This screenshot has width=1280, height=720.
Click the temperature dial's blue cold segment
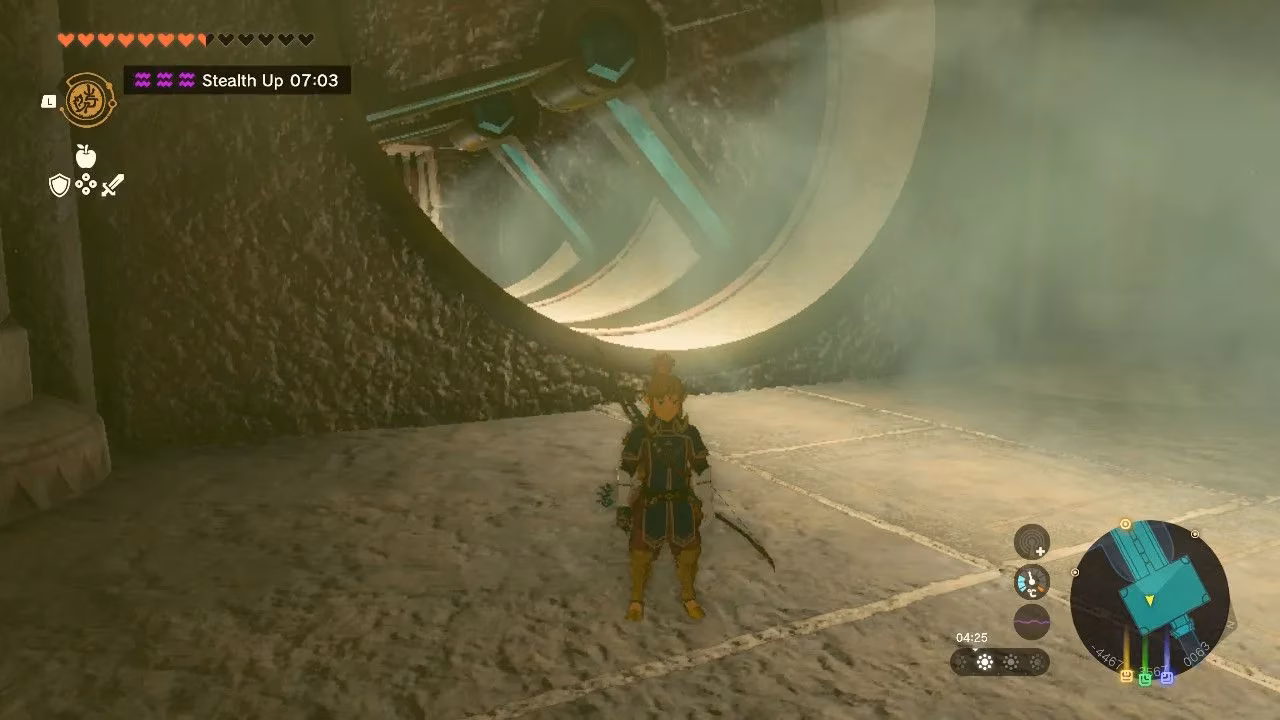pos(1021,582)
